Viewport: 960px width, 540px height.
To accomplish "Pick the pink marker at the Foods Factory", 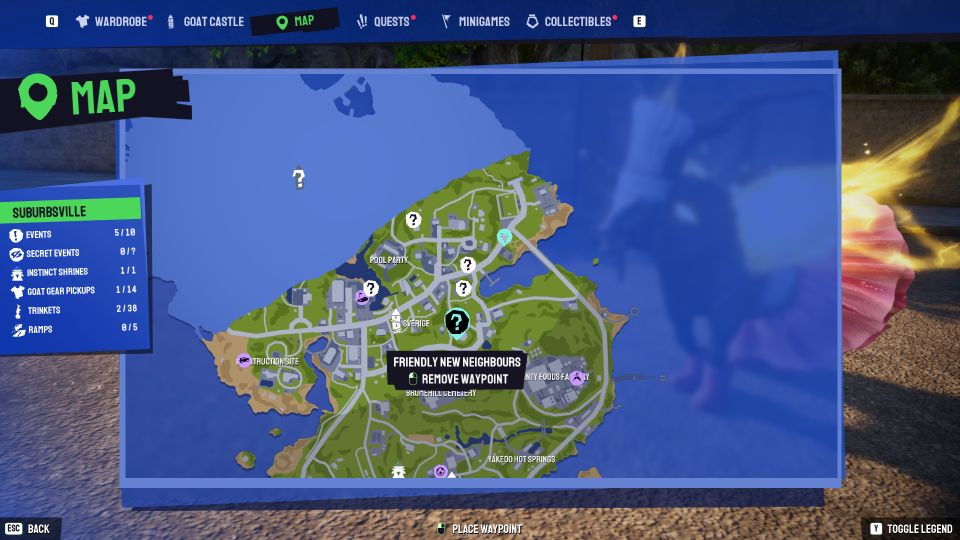I will 576,377.
